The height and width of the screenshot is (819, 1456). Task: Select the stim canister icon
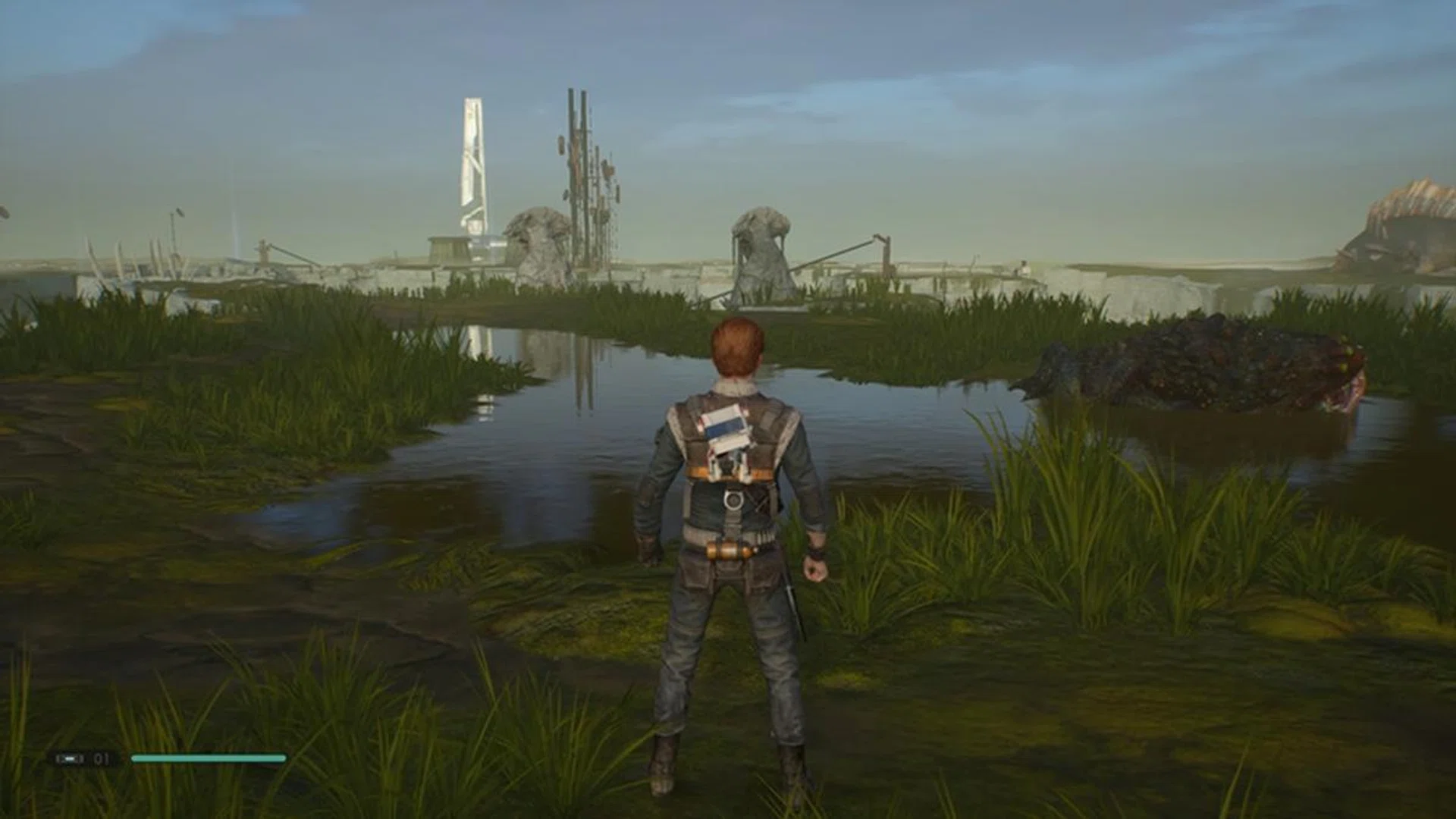click(x=71, y=758)
